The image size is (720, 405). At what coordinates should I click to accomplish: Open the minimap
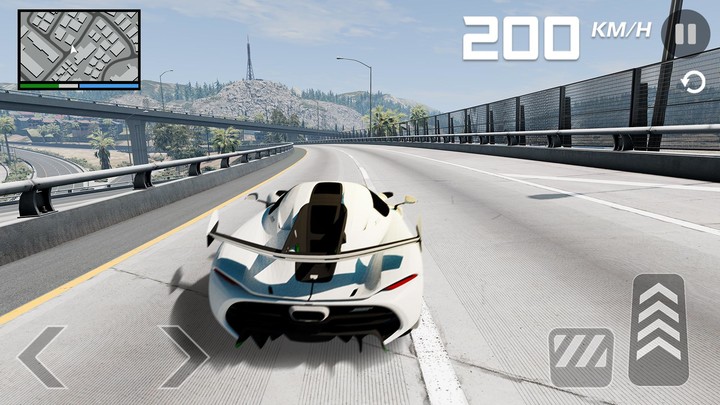[x=79, y=48]
